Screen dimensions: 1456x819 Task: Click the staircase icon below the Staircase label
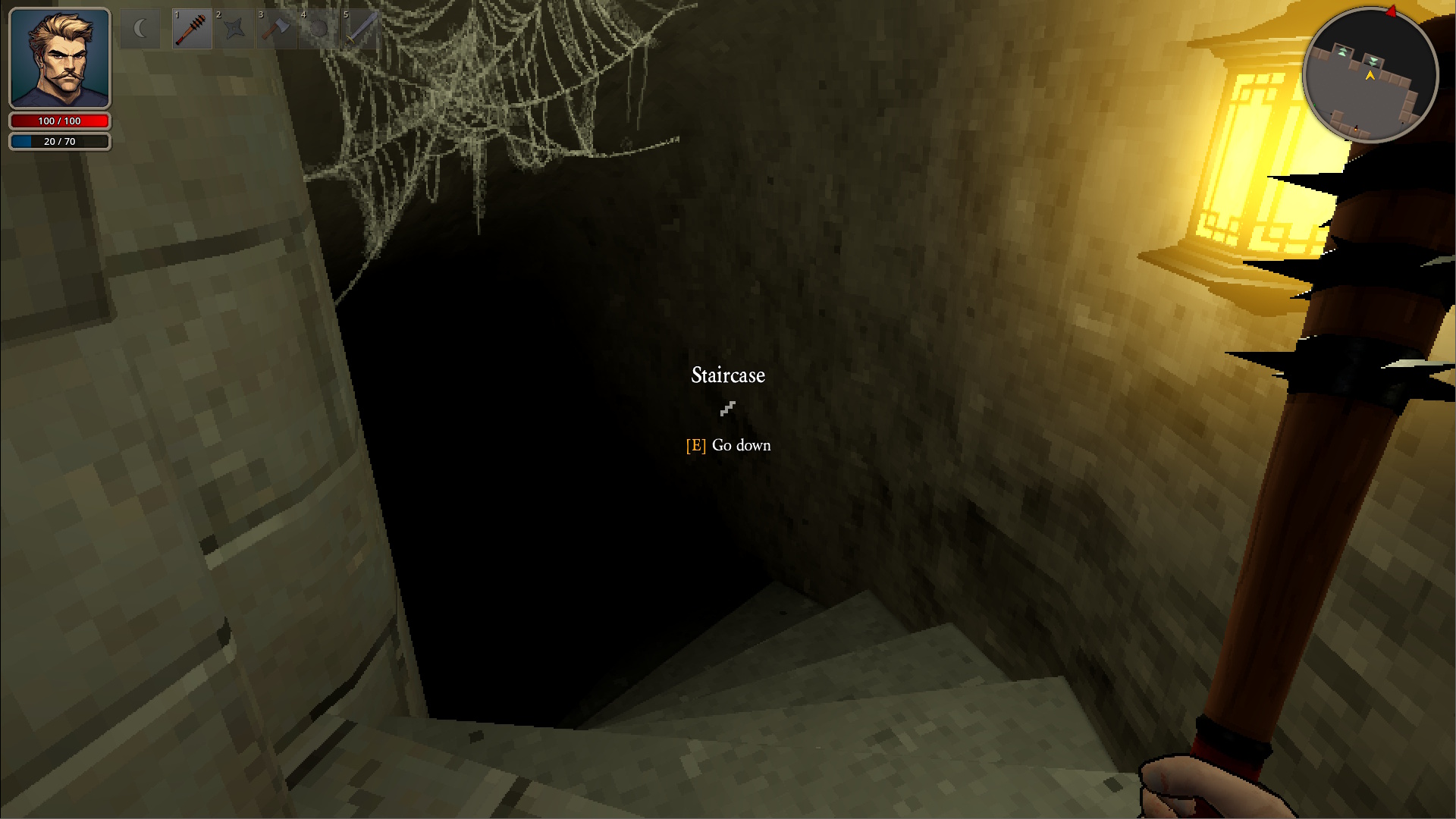pos(727,409)
